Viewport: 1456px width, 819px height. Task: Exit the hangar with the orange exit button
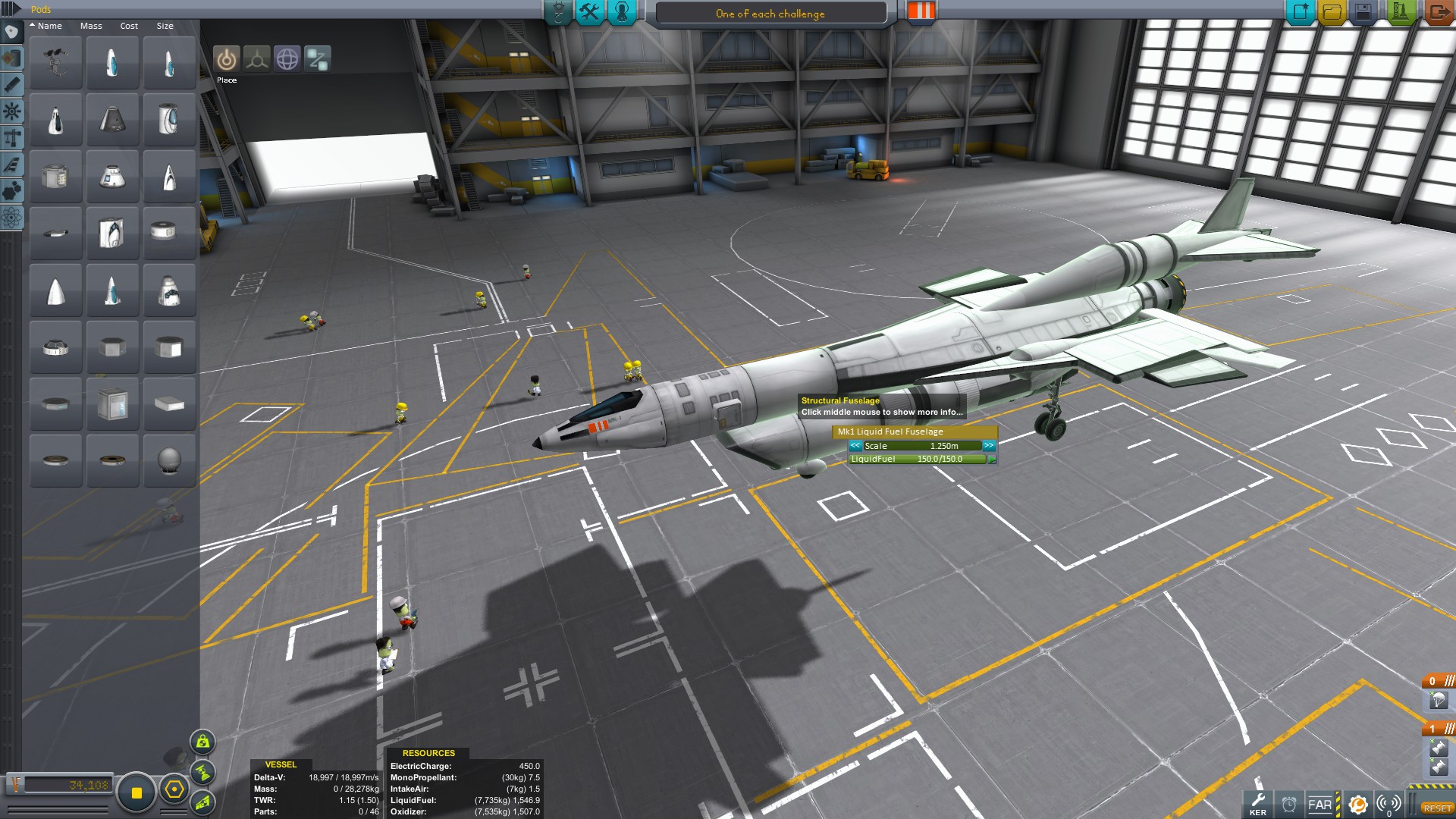[1438, 12]
